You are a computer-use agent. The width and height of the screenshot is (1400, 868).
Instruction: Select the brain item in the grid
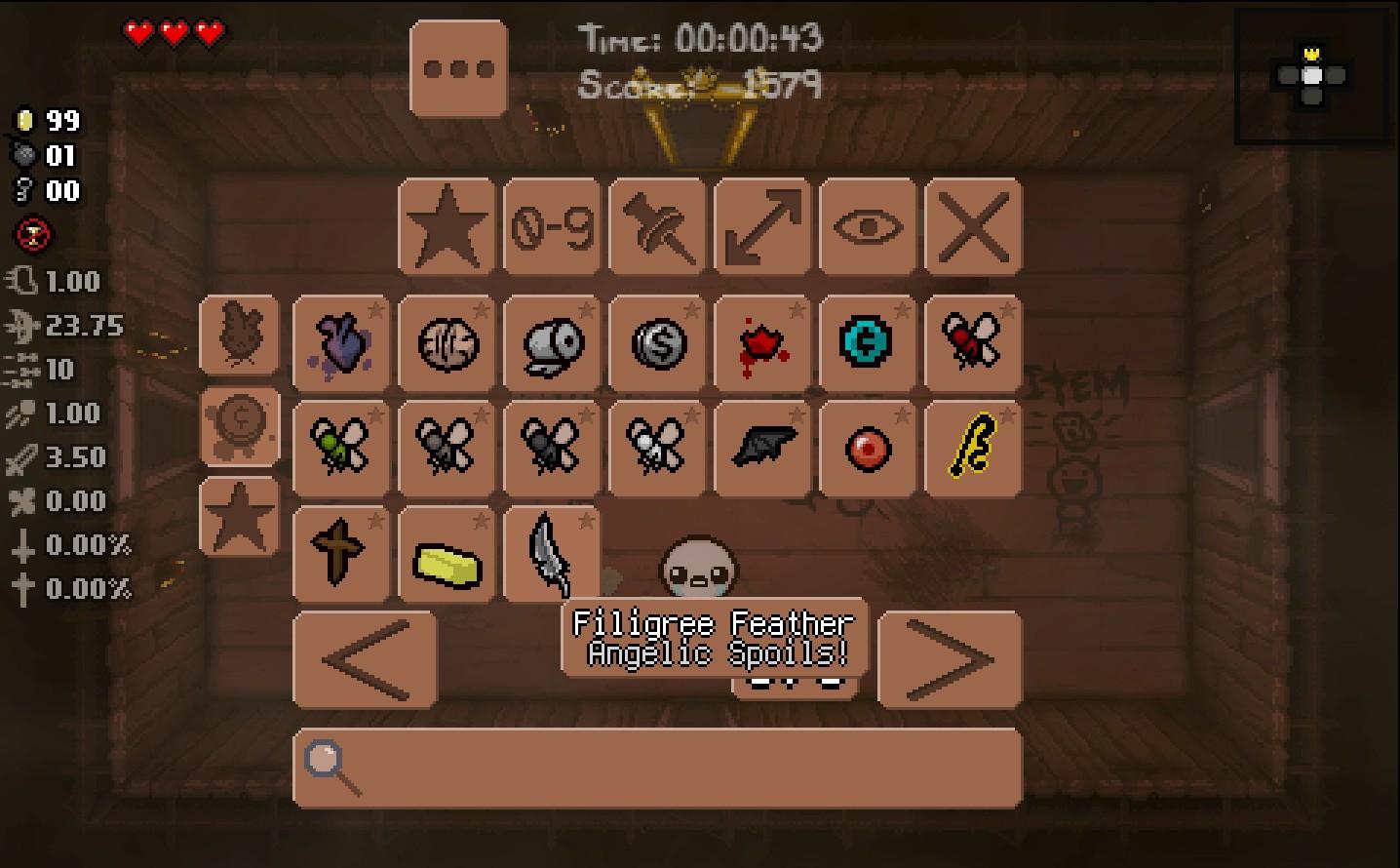click(x=446, y=344)
